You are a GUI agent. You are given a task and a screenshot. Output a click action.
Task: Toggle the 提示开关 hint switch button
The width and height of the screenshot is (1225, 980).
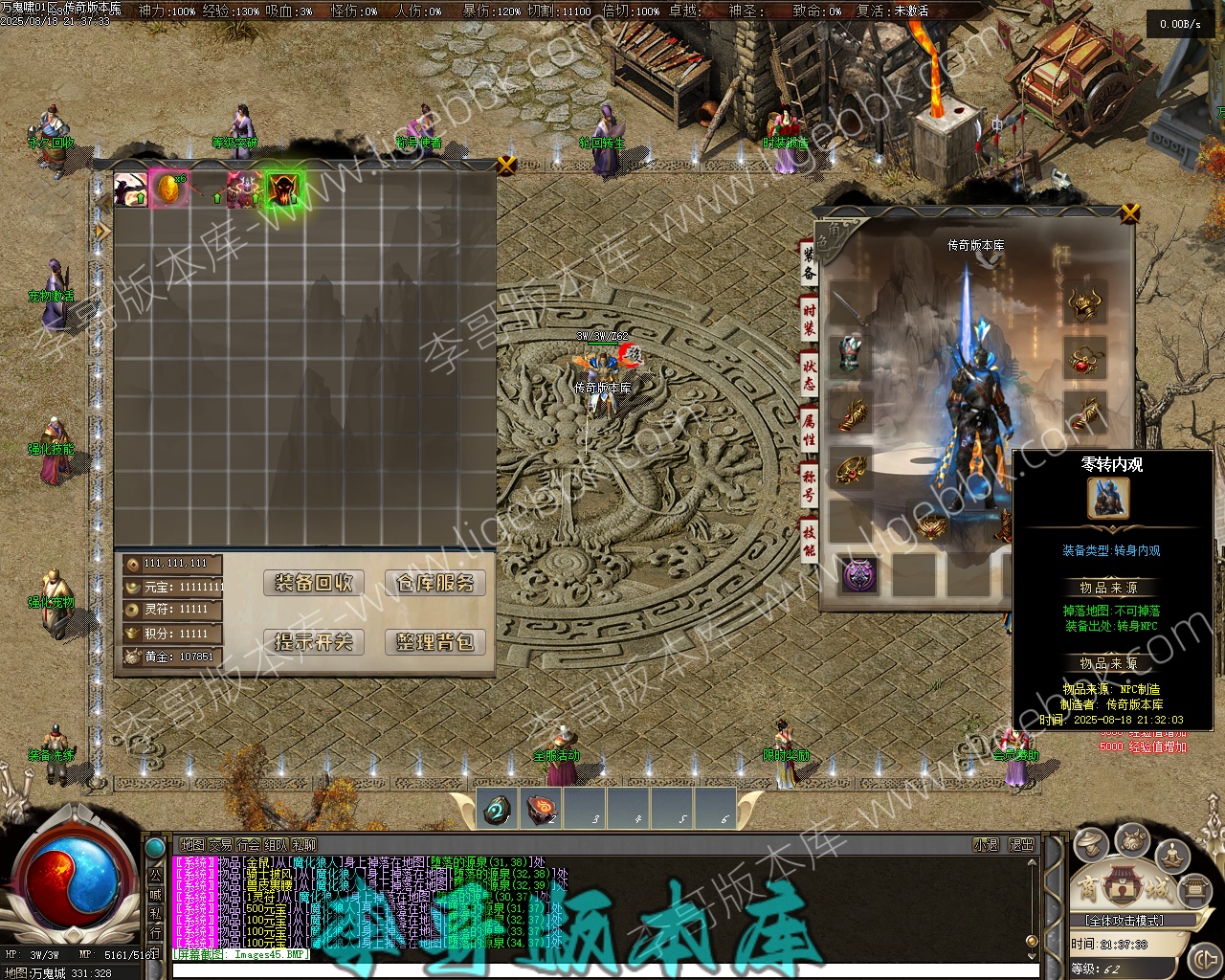[x=314, y=642]
